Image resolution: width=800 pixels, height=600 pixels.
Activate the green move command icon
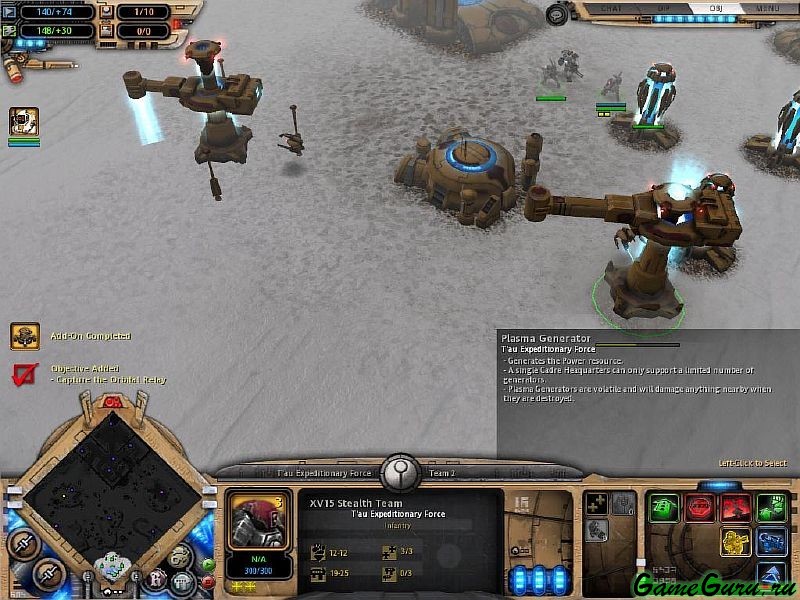point(663,508)
